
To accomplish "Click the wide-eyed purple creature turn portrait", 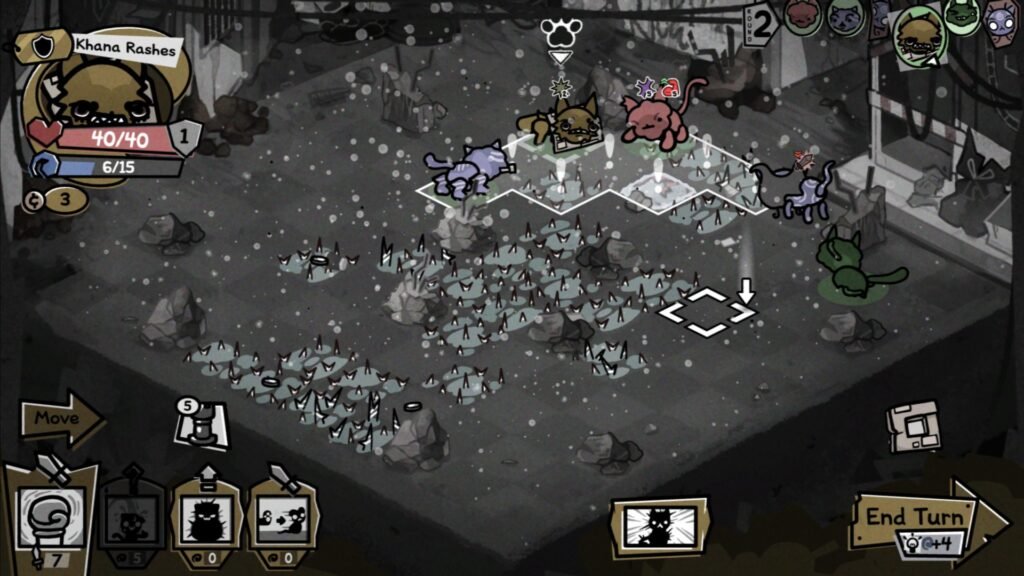I will (1000, 20).
